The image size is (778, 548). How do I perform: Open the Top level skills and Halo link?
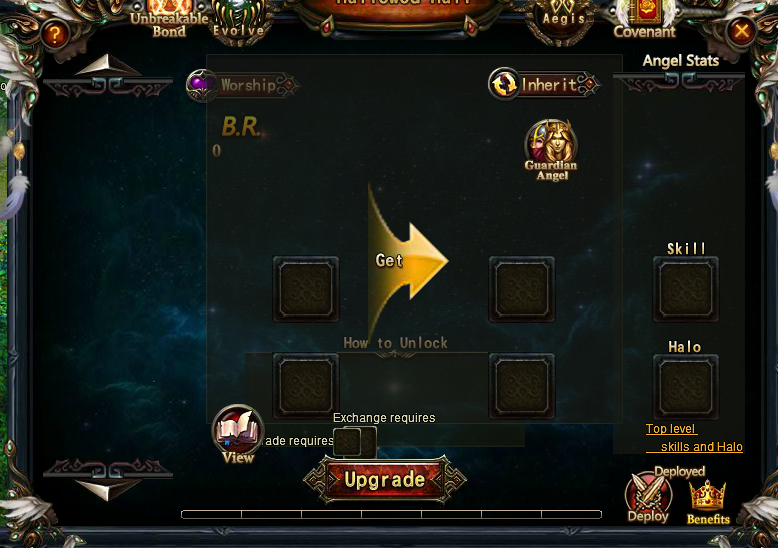tap(693, 438)
